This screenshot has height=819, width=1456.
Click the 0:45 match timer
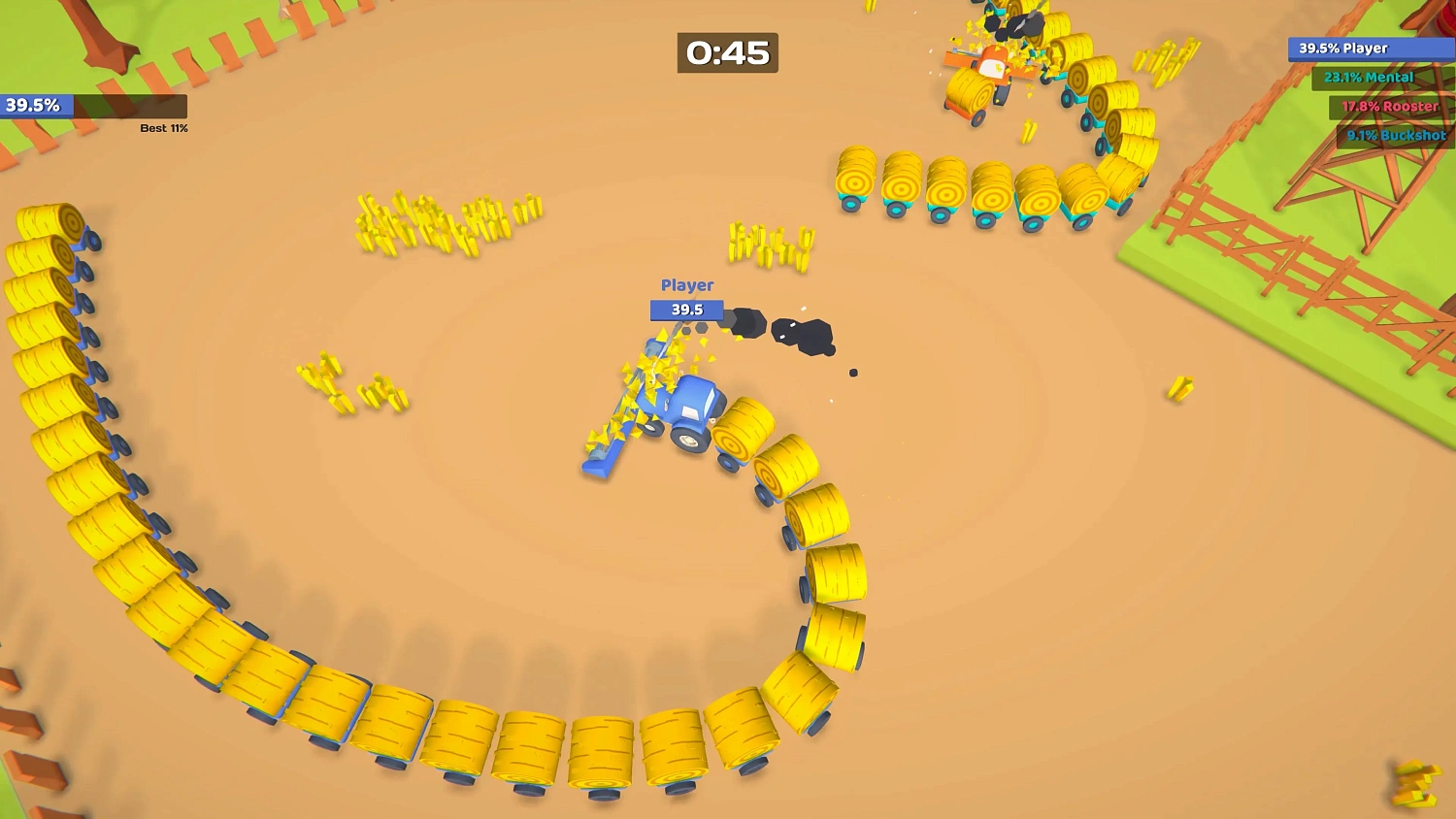coord(726,54)
